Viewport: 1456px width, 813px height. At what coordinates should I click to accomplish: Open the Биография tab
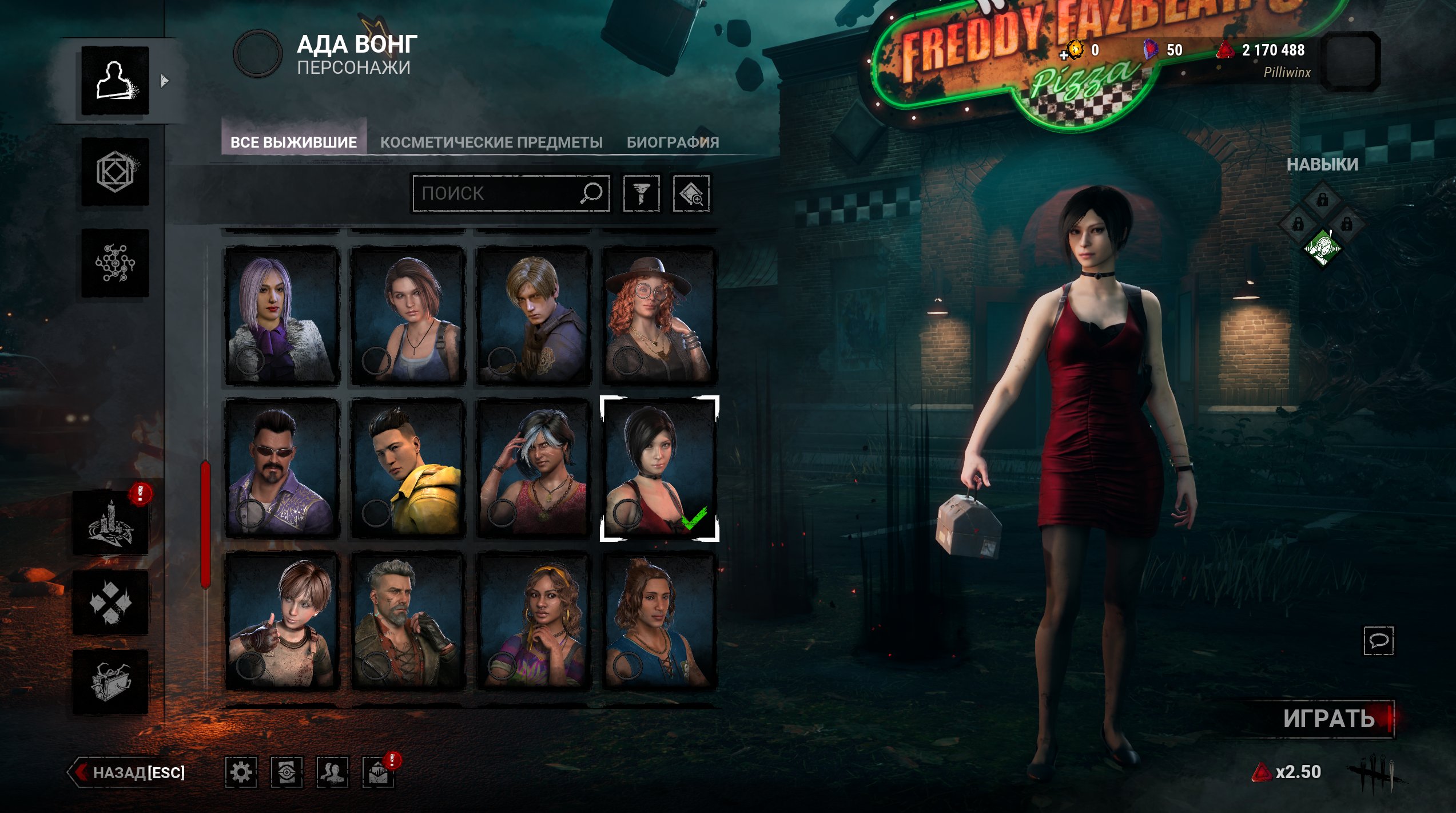tap(673, 142)
